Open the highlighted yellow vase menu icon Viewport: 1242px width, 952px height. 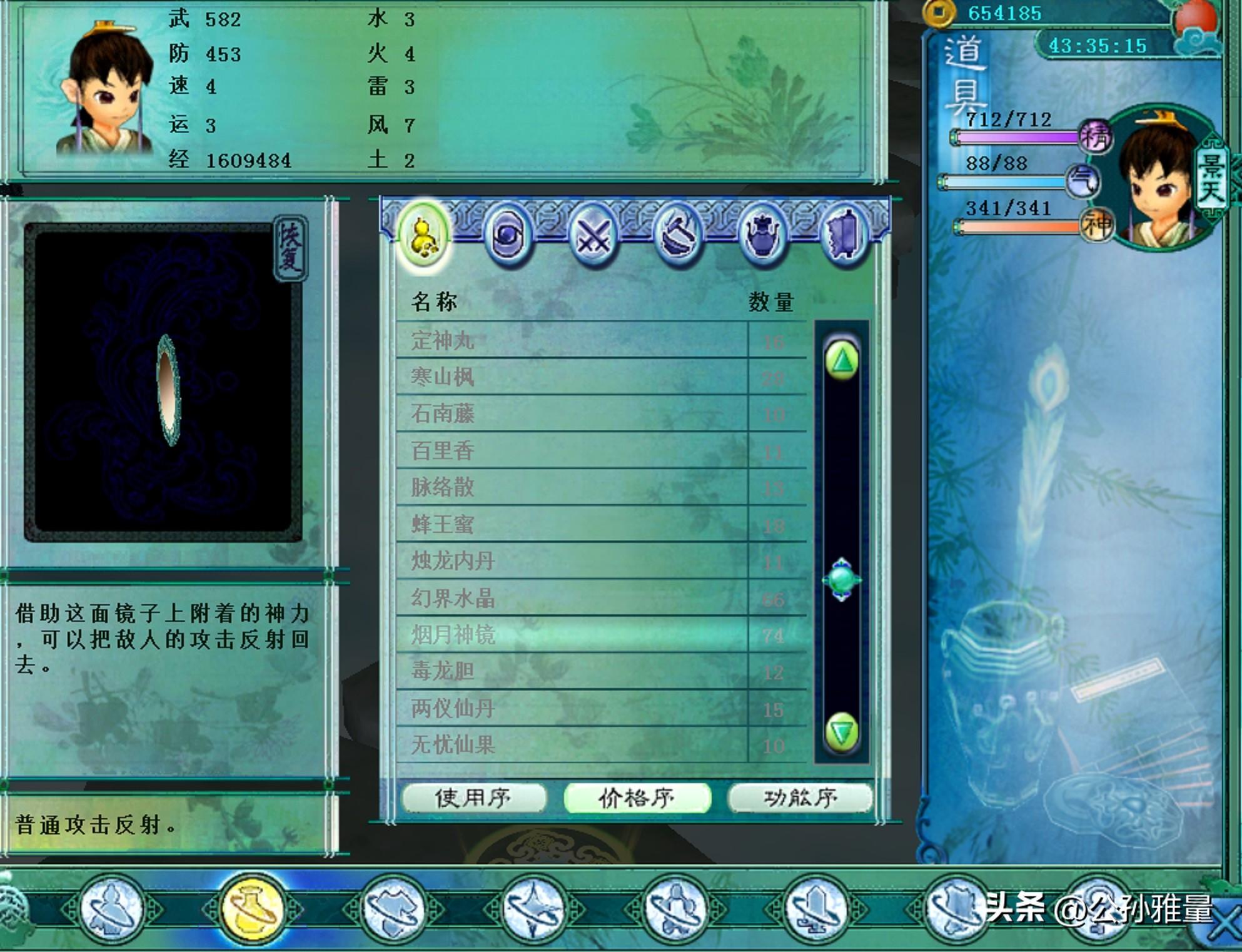pos(253,909)
